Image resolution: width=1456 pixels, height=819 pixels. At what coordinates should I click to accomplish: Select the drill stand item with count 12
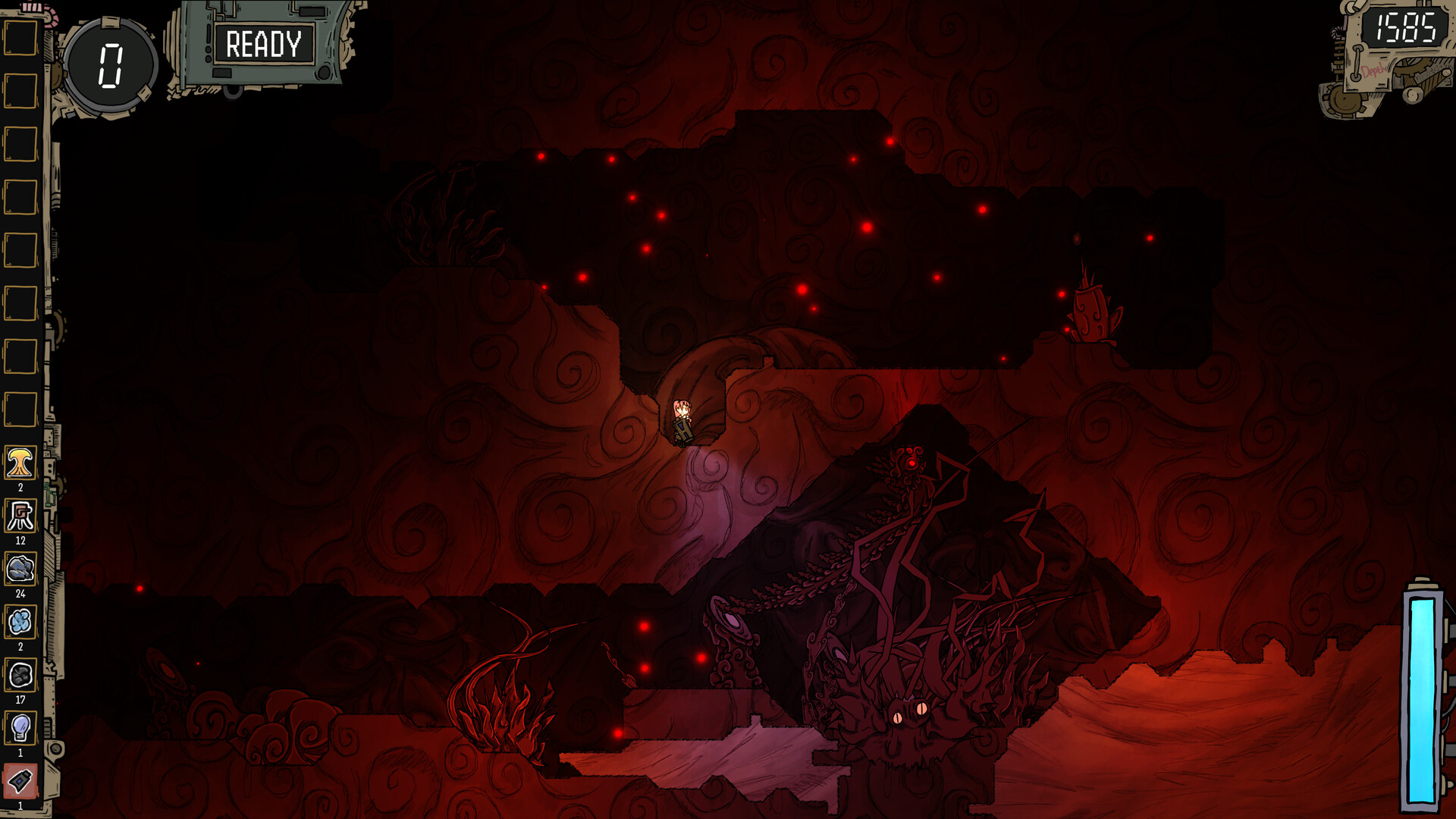click(20, 513)
